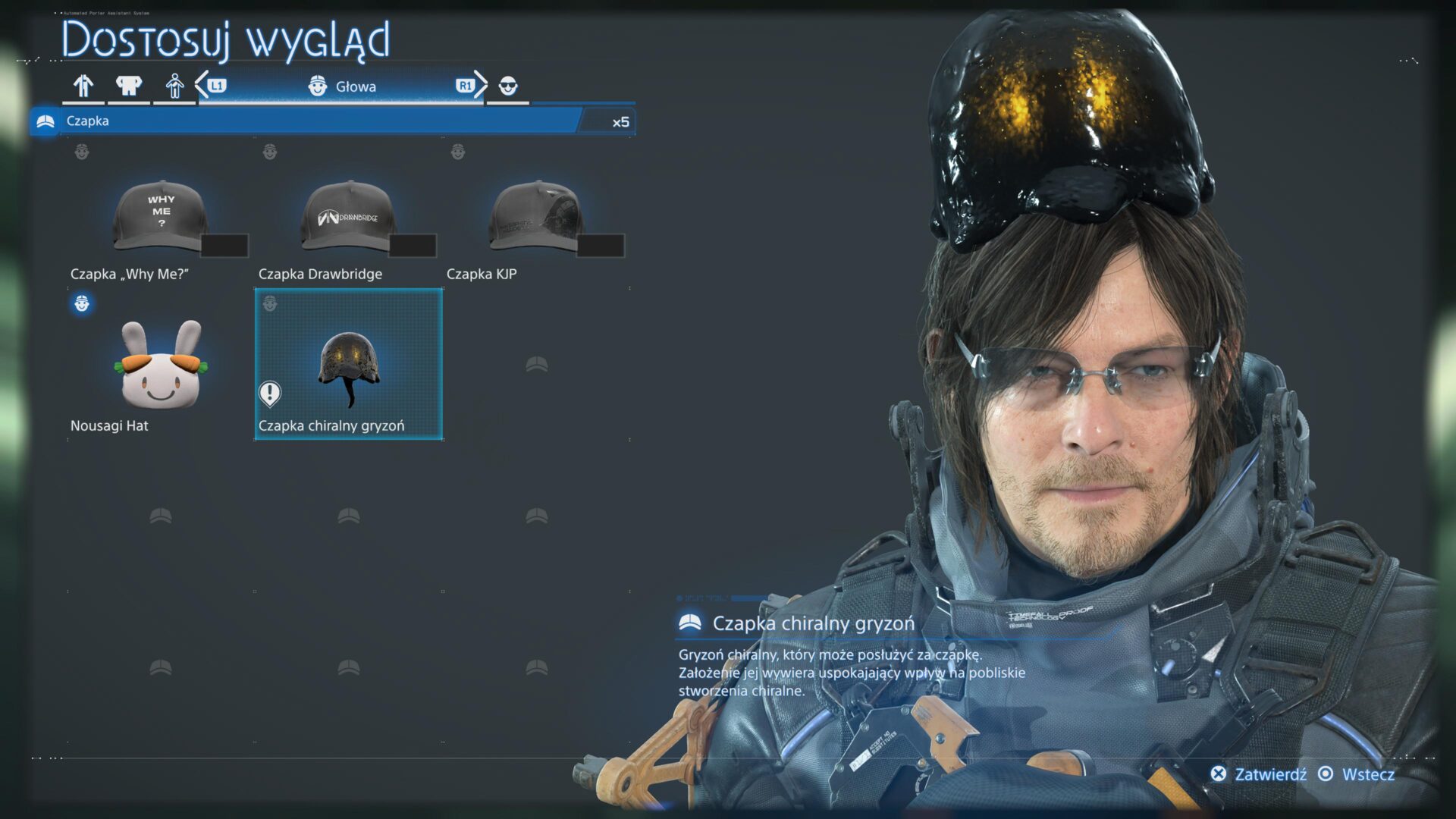Select the jacket customization icon
The image size is (1456, 819).
pyautogui.click(x=83, y=86)
